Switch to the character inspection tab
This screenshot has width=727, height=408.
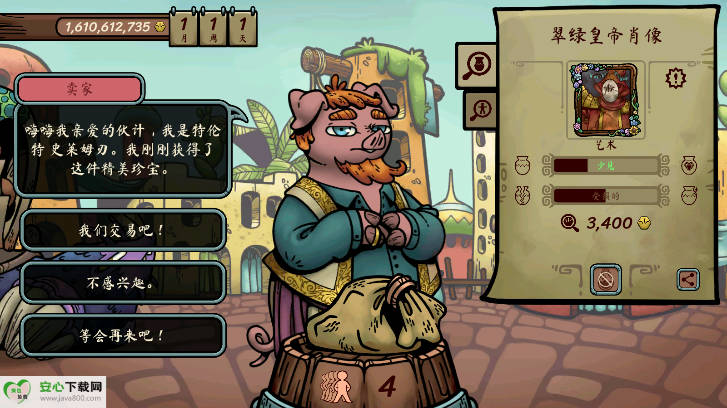[479, 108]
